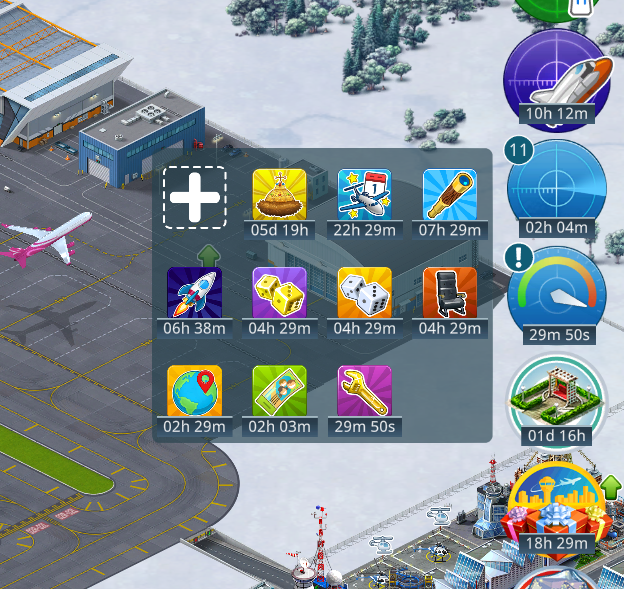Choose the green playing cards bonus
Viewport: 624px width, 589px height.
coord(279,392)
